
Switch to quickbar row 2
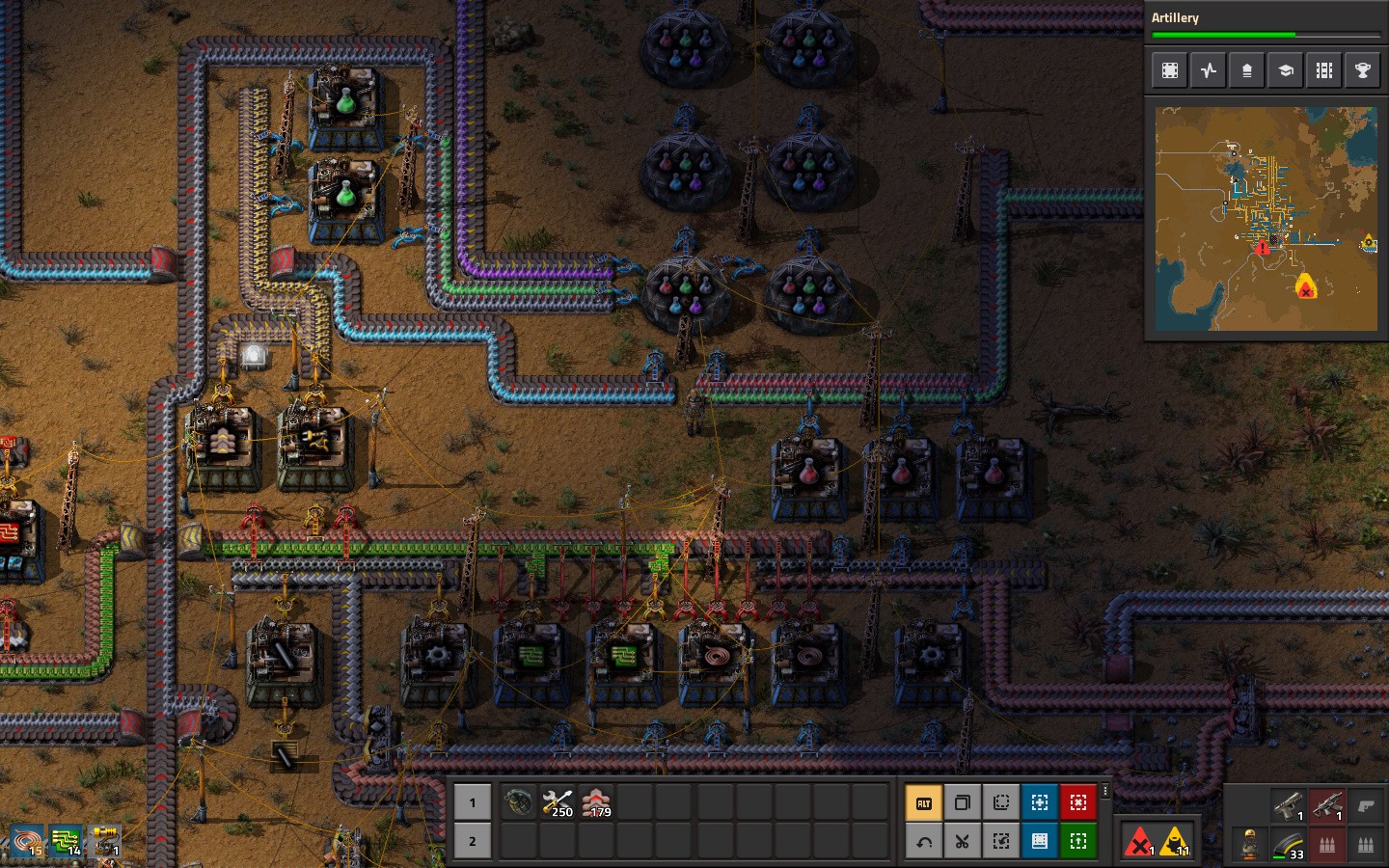(473, 841)
